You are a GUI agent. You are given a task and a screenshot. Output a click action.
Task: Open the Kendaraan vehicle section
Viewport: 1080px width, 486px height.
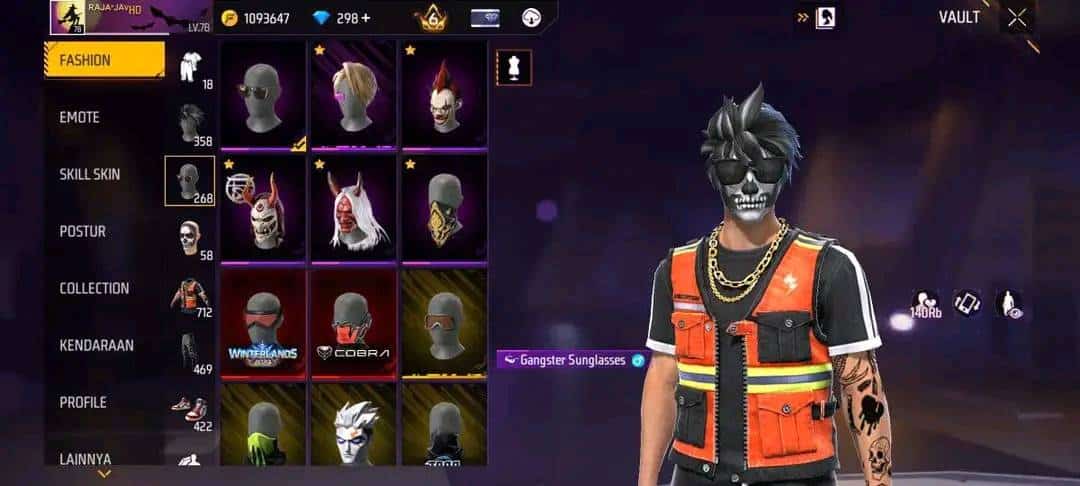(96, 345)
